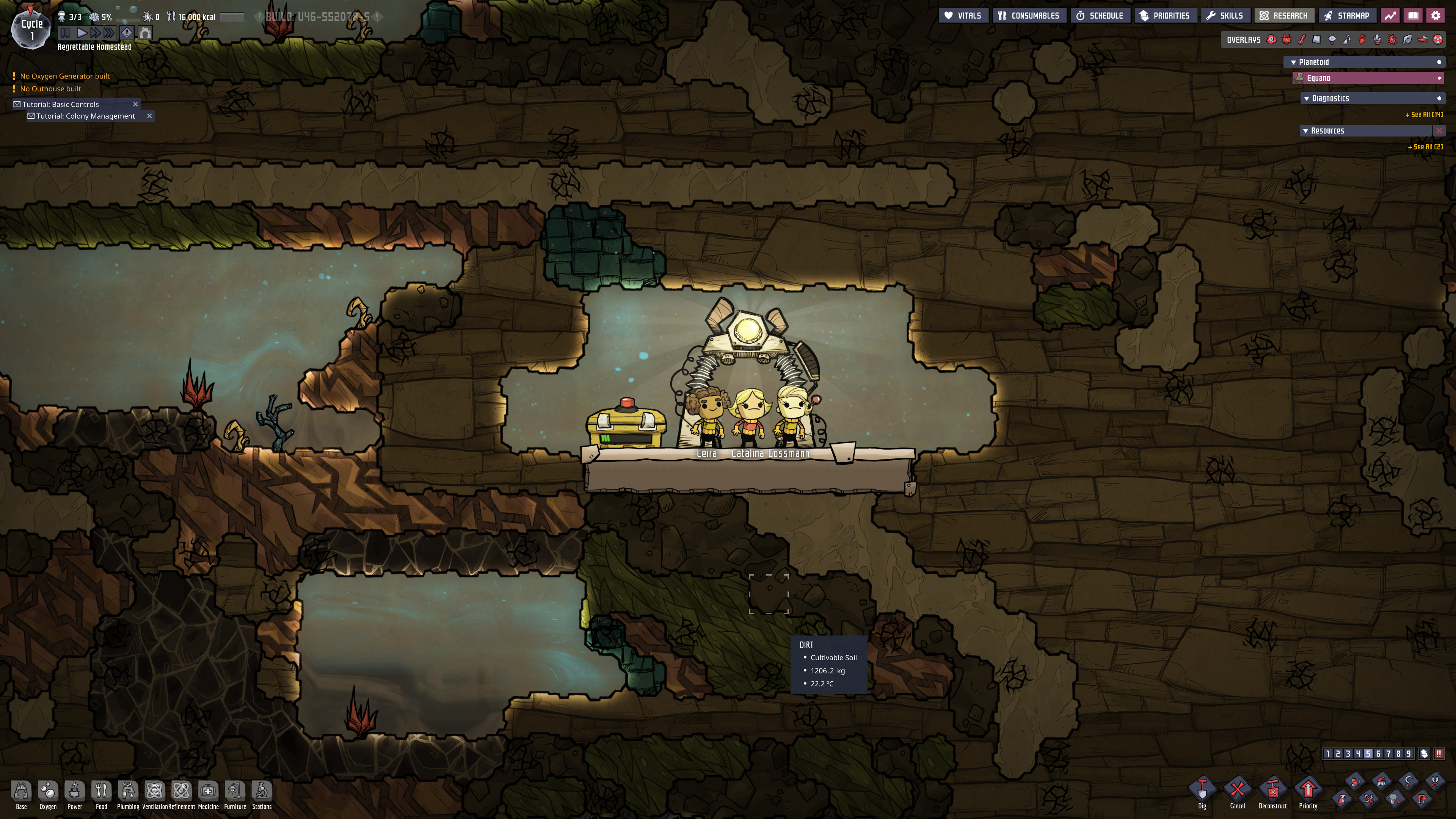The width and height of the screenshot is (1456, 819).
Task: Open the Oxygen build category
Action: [x=48, y=794]
